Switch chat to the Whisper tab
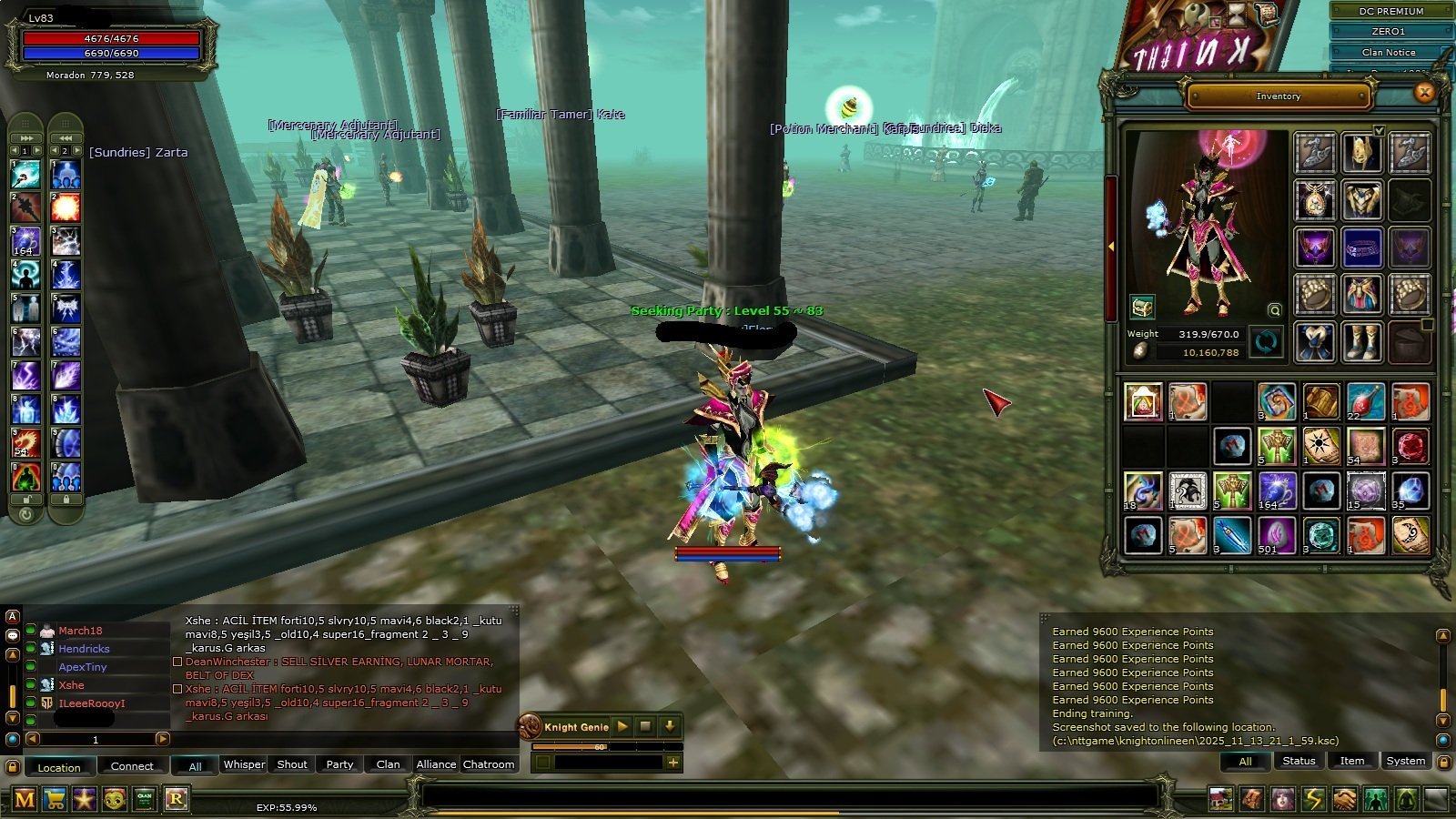This screenshot has height=819, width=1456. point(244,764)
